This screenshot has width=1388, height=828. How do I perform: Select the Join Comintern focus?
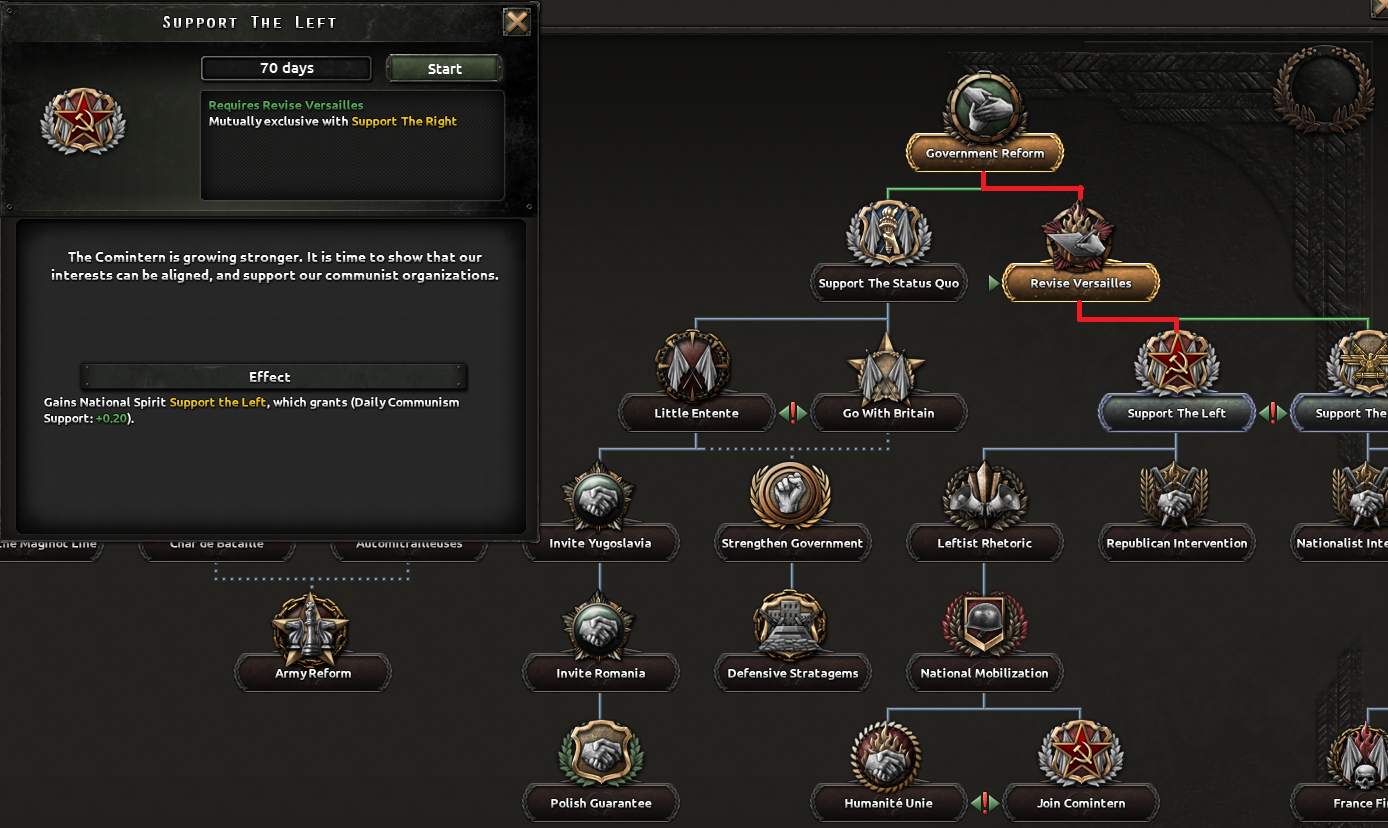[x=1081, y=803]
